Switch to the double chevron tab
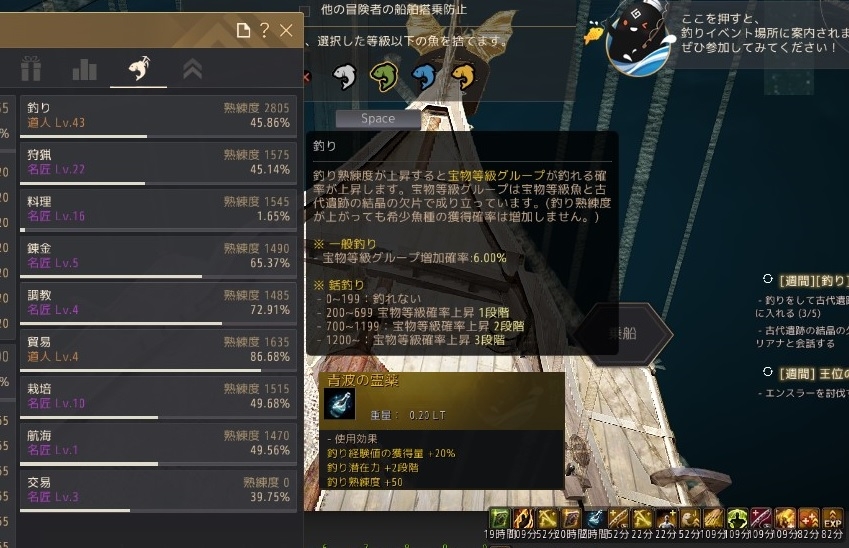 pyautogui.click(x=192, y=70)
